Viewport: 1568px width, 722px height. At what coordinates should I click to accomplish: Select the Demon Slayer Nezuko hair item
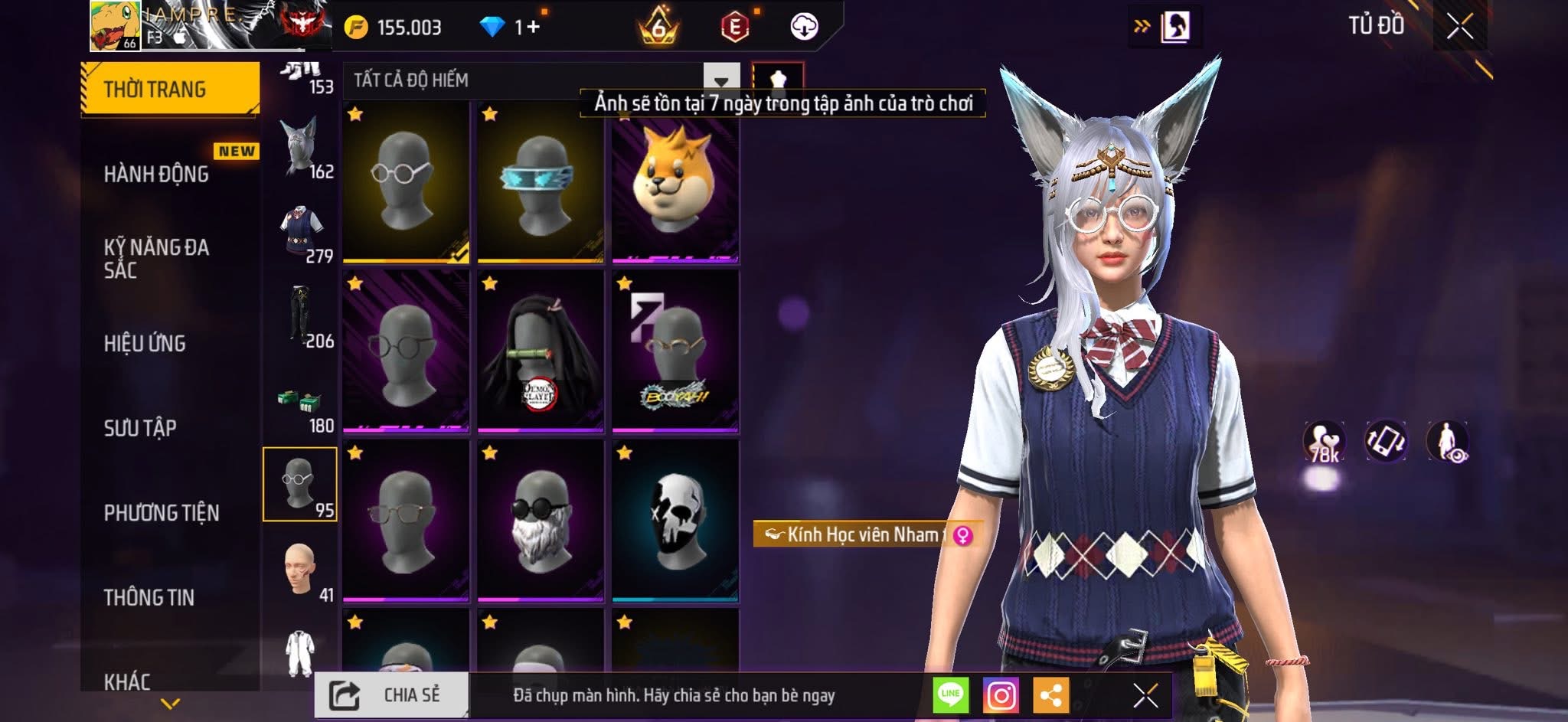pos(541,351)
